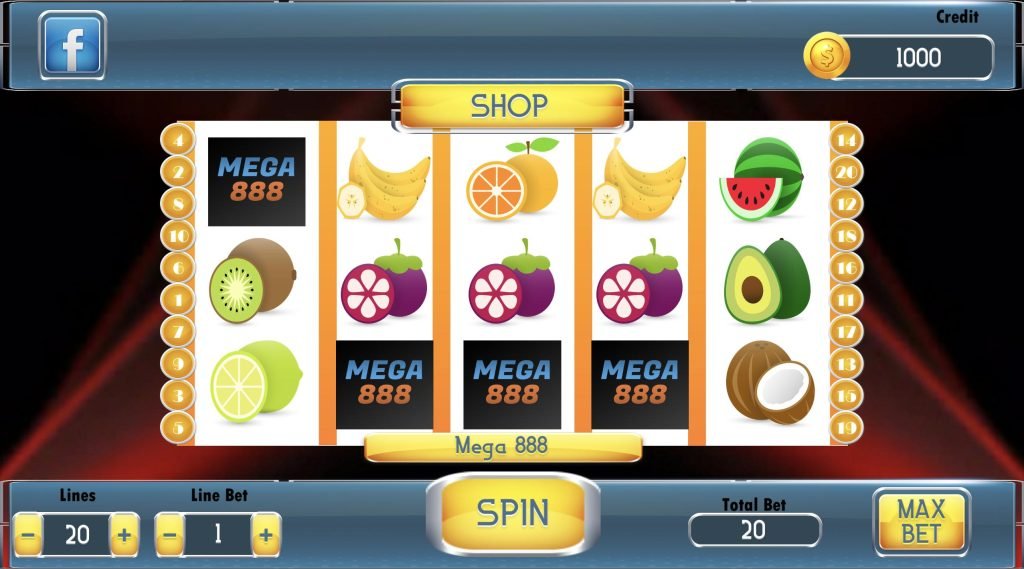Choose payline marker number 5

pyautogui.click(x=178, y=428)
